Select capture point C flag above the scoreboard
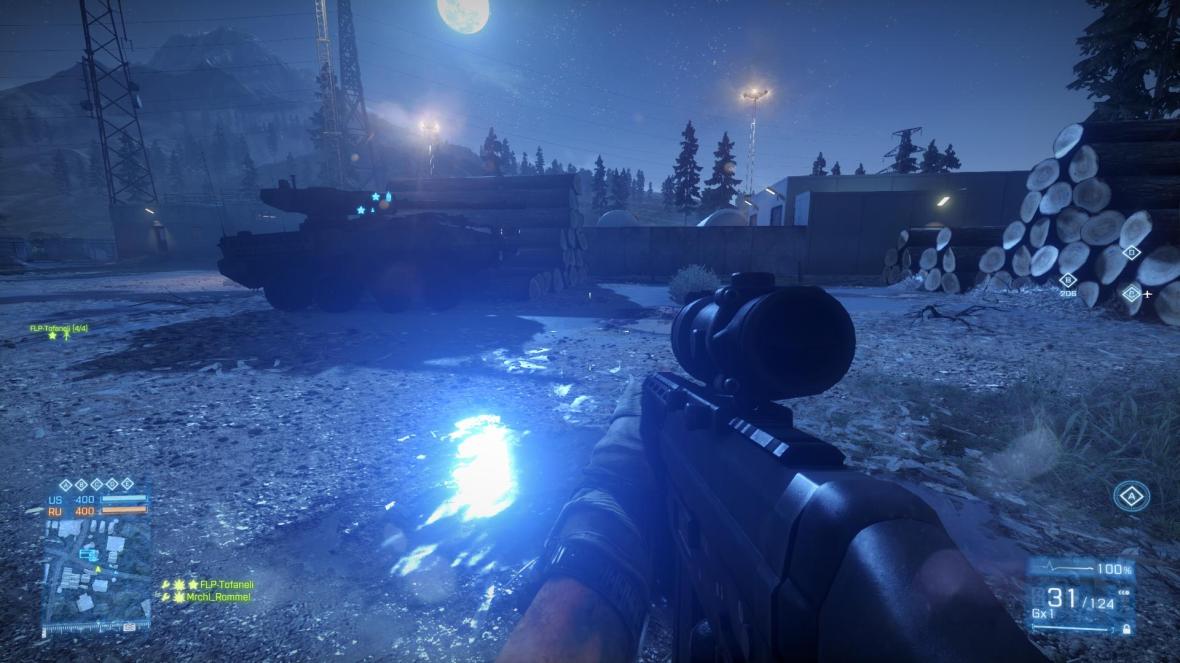Screen dimensions: 1180x663 97,485
